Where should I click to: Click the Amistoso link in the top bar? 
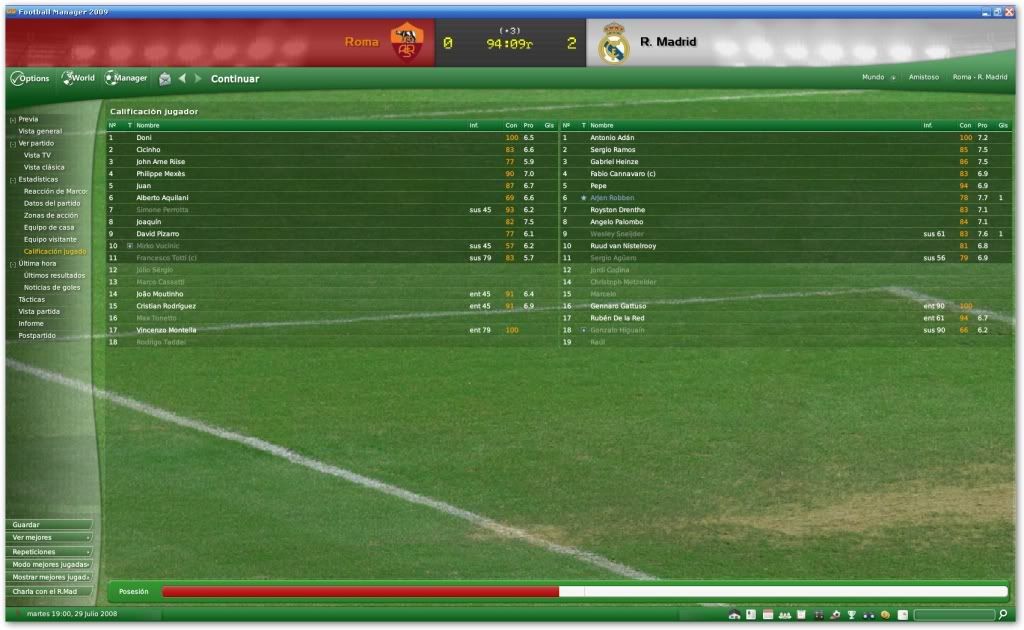pos(923,77)
